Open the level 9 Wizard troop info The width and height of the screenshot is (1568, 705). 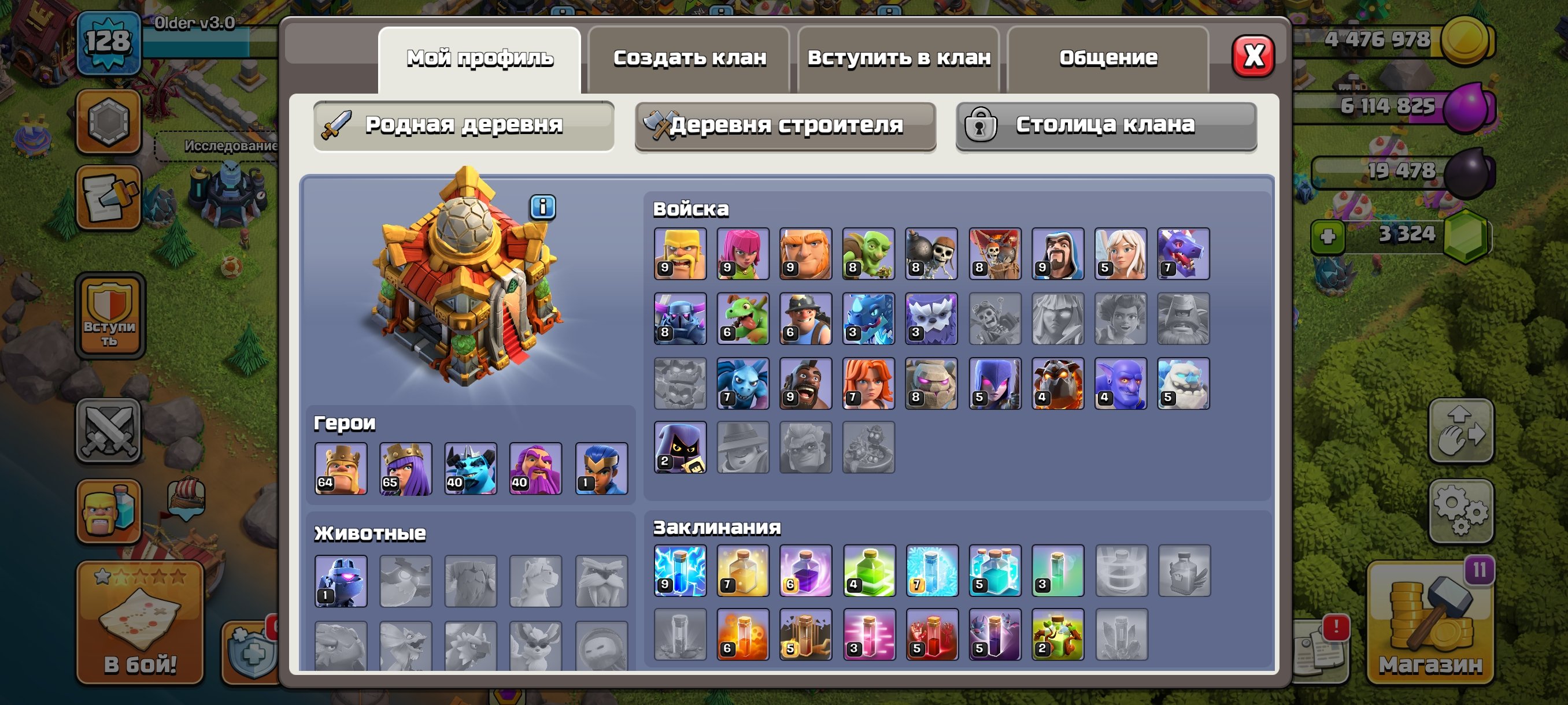coord(1057,254)
